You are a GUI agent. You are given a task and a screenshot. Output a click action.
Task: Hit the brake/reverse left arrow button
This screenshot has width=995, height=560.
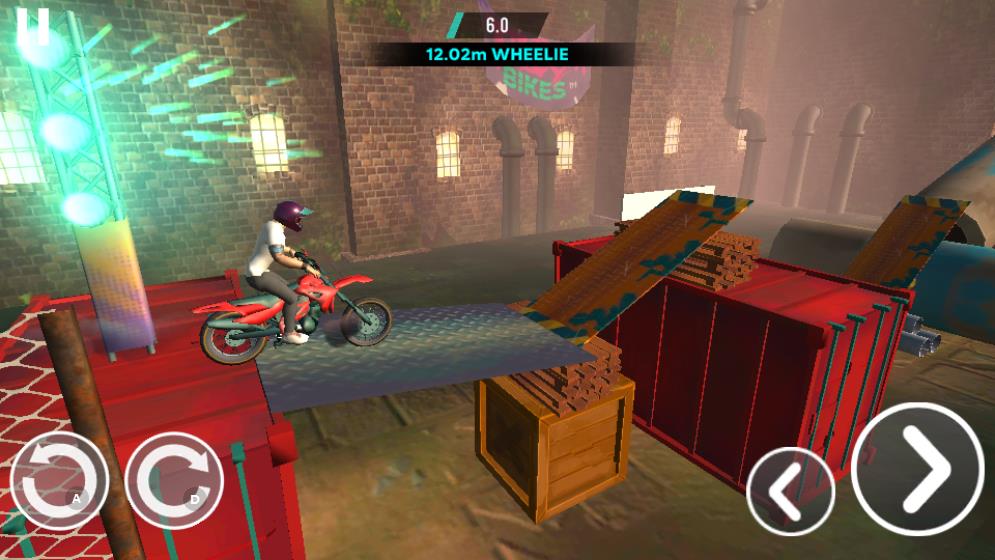point(790,491)
